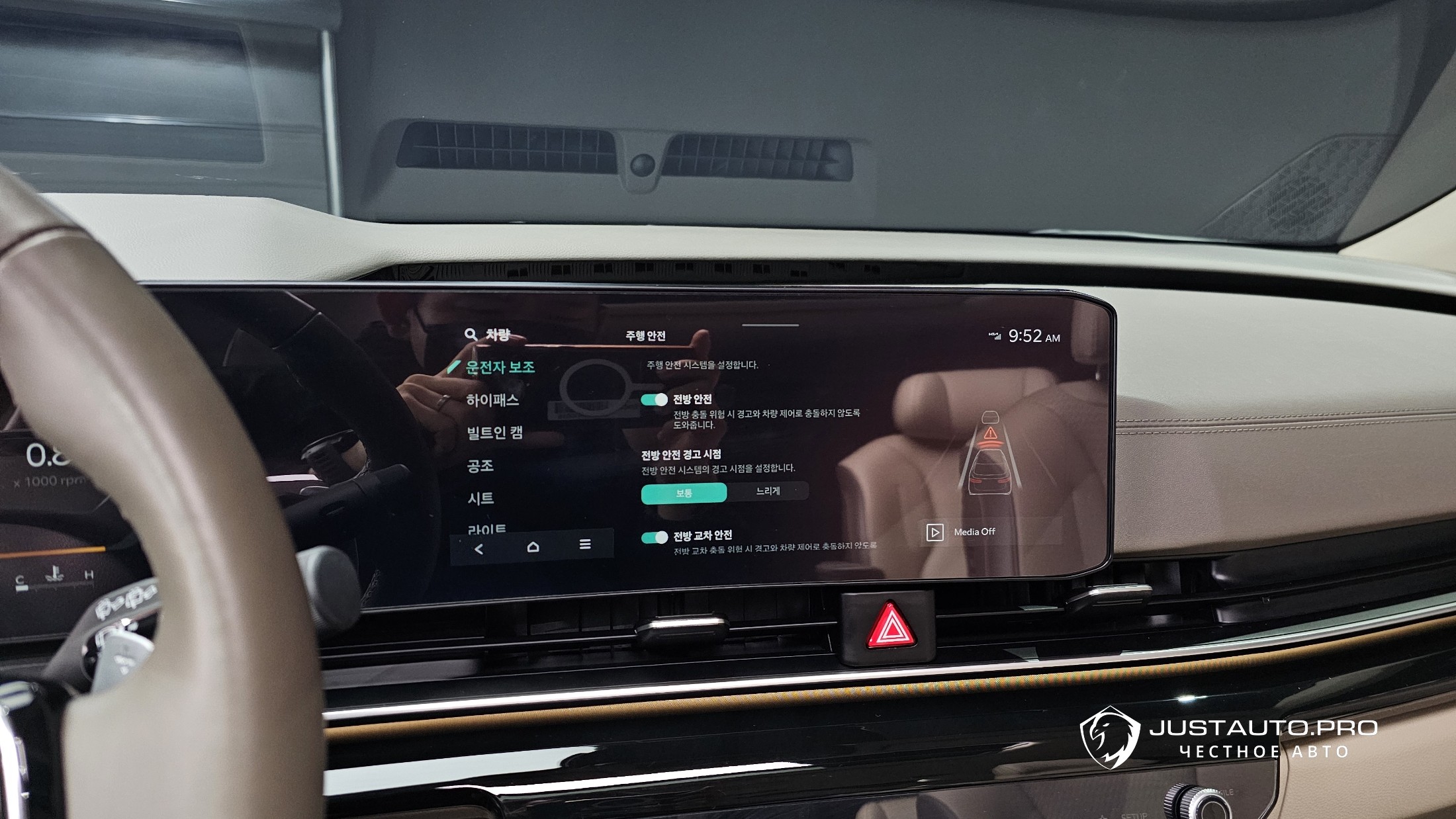
Task: Choose the 공조 menu entry
Action: pyautogui.click(x=480, y=466)
